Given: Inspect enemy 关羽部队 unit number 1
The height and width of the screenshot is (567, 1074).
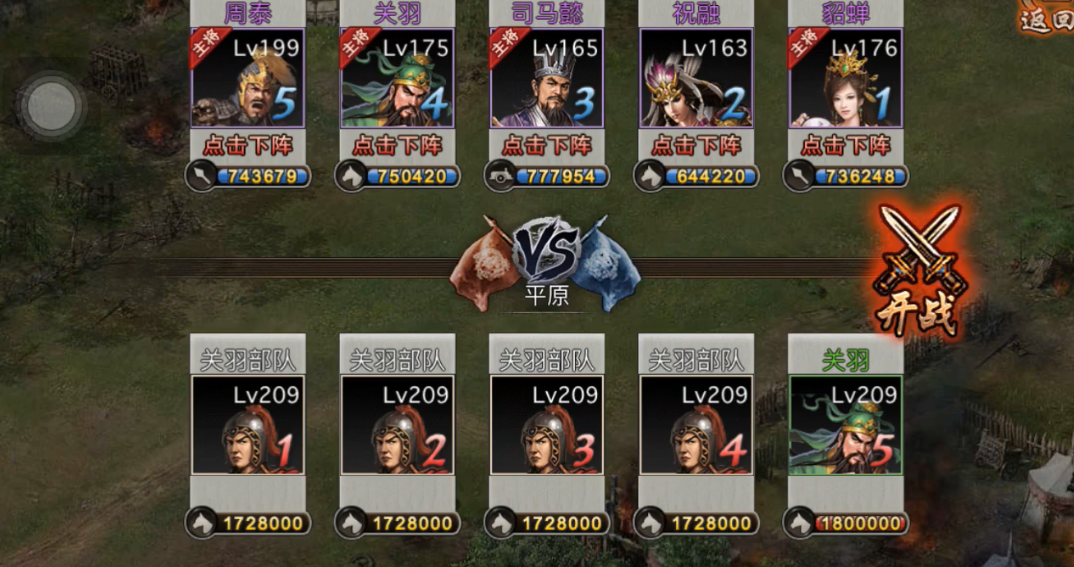Looking at the screenshot, I should (247, 425).
